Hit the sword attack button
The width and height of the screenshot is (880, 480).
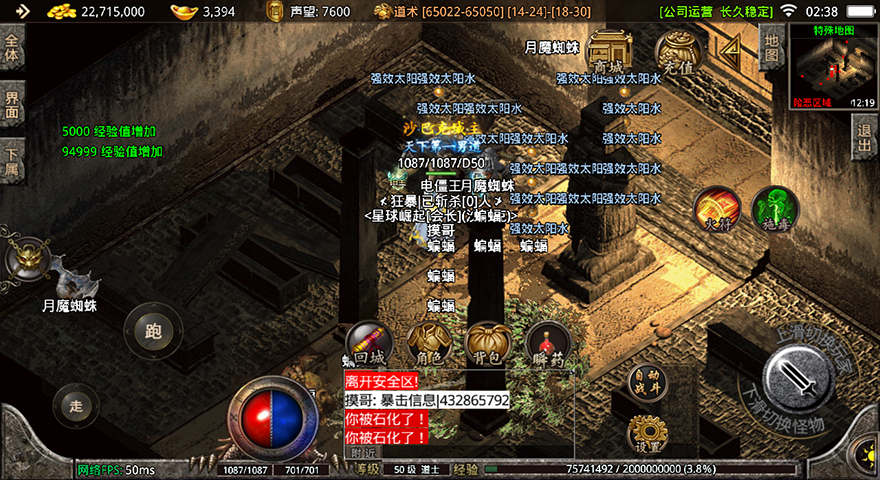797,382
